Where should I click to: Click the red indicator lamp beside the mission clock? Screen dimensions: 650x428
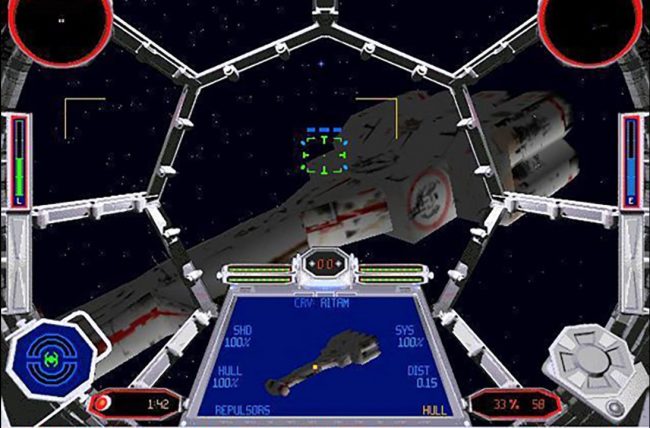point(102,404)
